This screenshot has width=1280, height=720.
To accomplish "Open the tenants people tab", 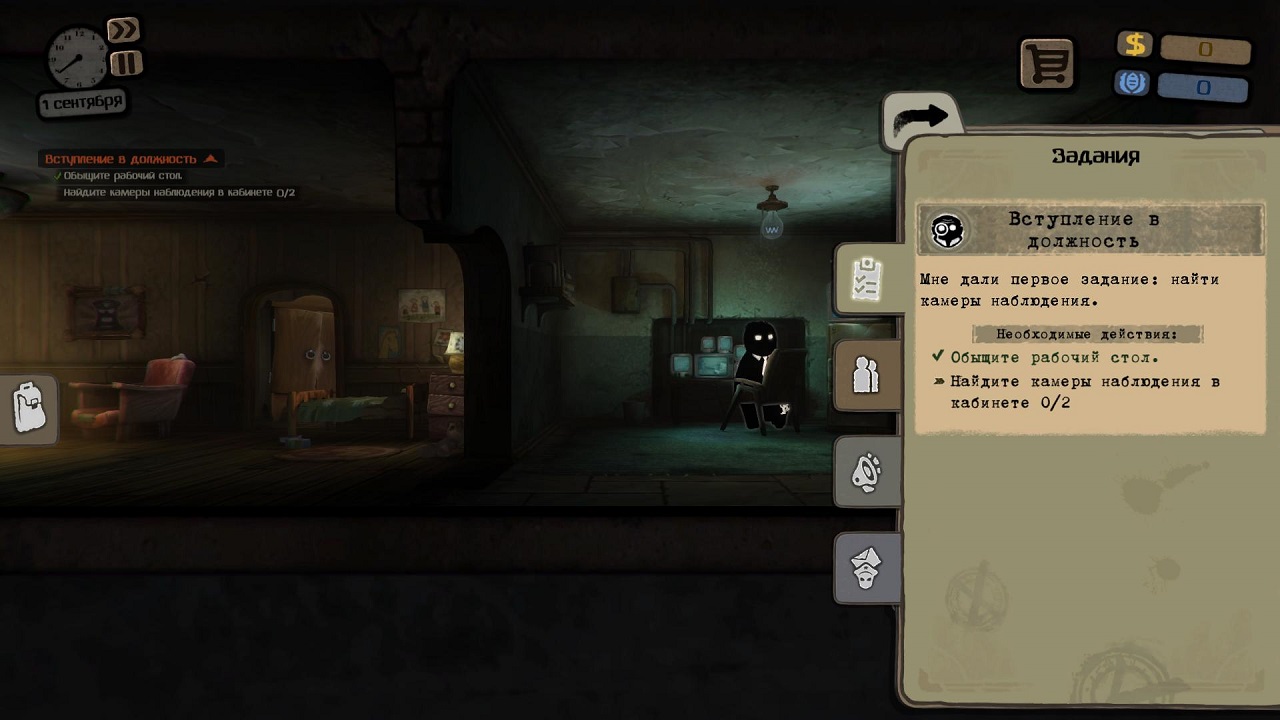I will point(865,375).
